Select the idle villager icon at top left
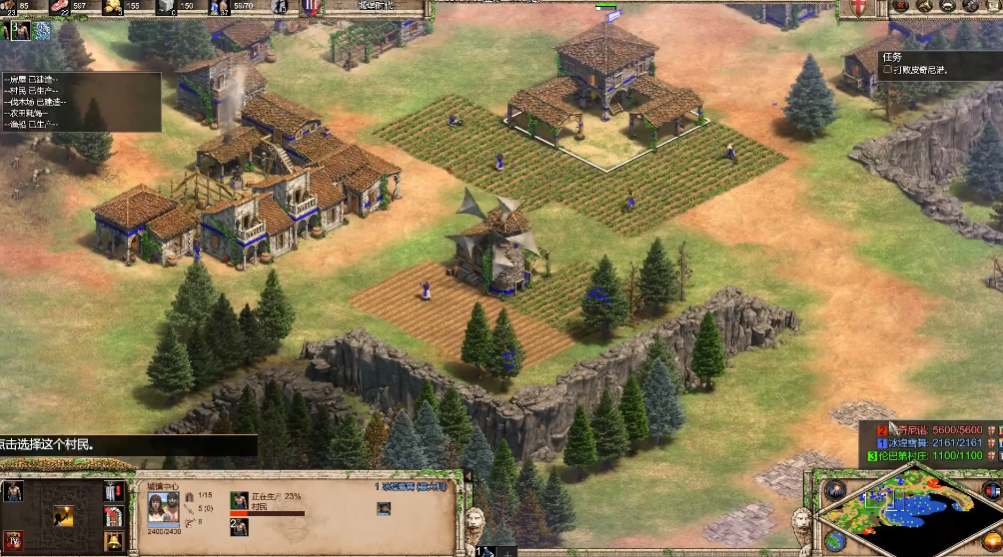The image size is (1003, 557). 20,31
